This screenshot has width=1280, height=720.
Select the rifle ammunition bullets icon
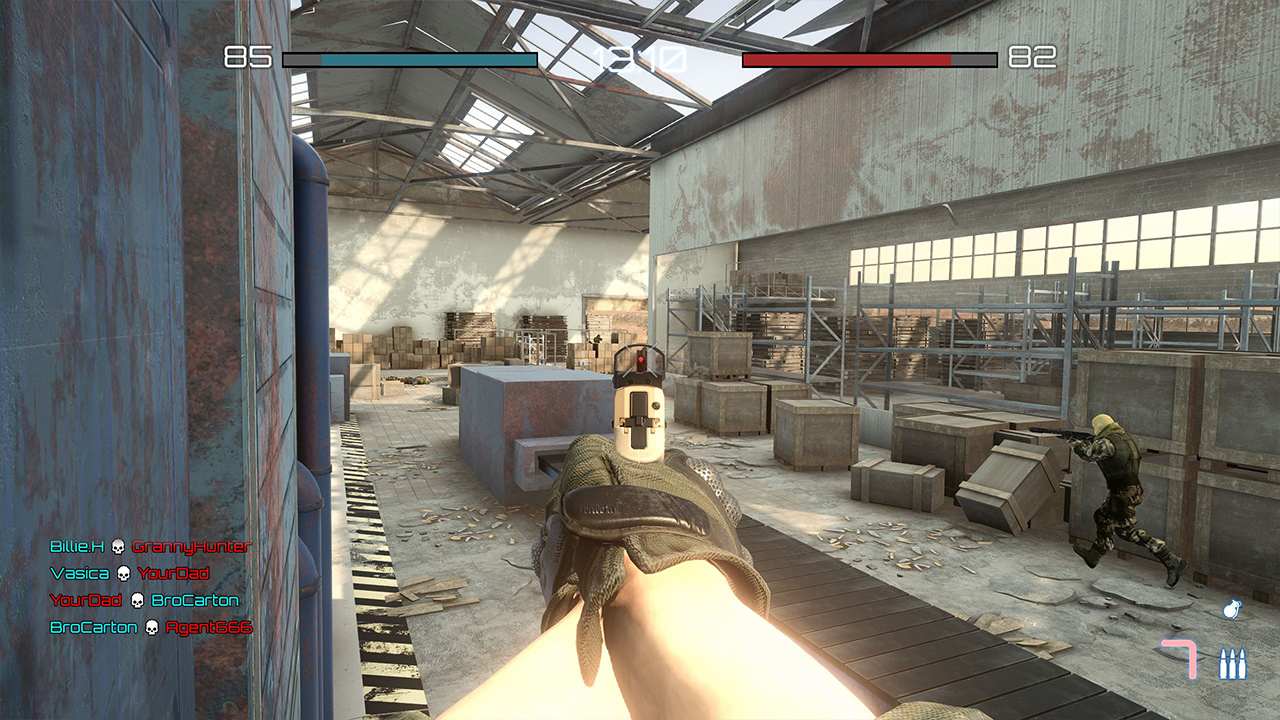click(1233, 662)
